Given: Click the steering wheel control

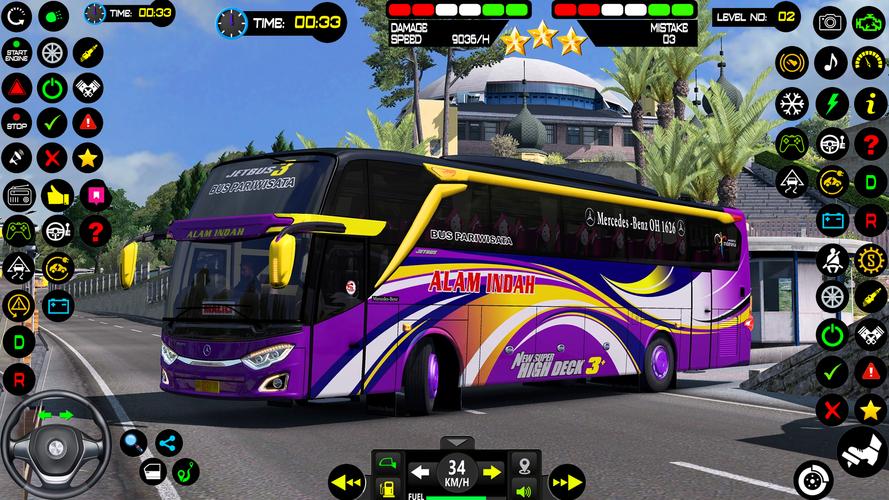Looking at the screenshot, I should coord(56,443).
